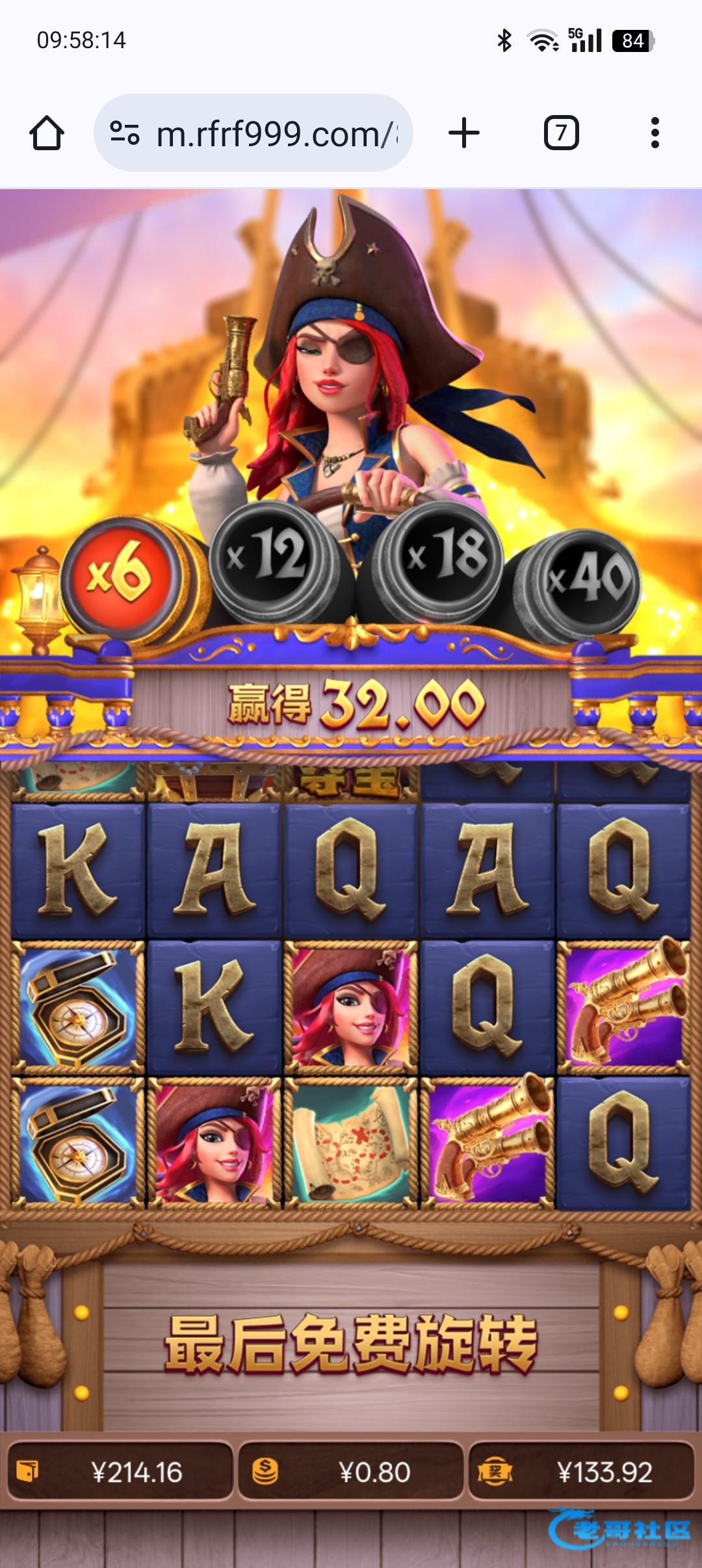702x1568 pixels.
Task: Go to the browser home page
Action: [x=47, y=133]
